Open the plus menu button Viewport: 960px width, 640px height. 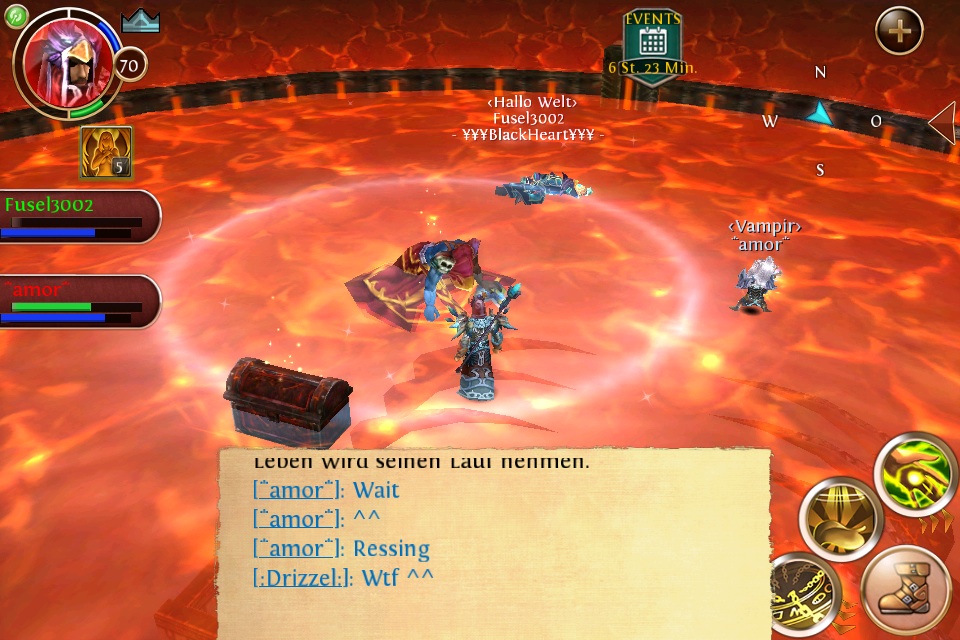click(899, 31)
